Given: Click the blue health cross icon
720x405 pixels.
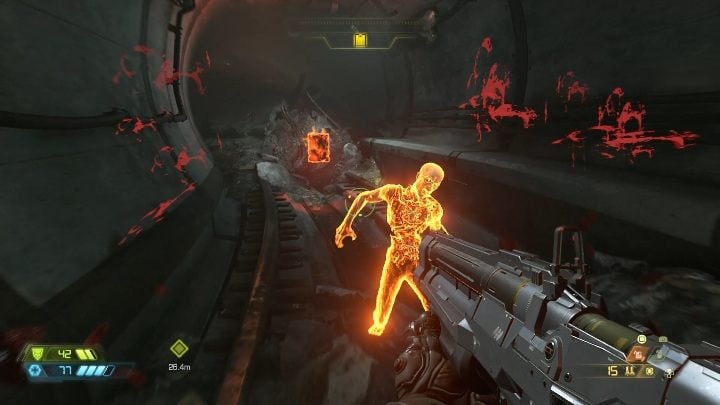Looking at the screenshot, I should [34, 370].
